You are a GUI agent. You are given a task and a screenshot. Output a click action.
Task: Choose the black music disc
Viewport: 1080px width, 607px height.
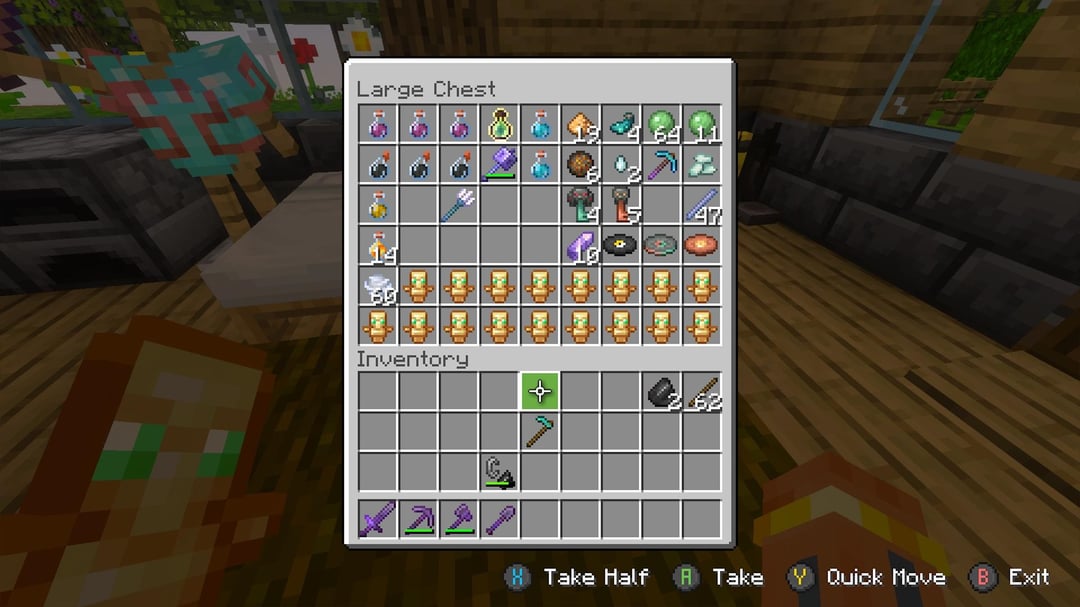pos(620,245)
